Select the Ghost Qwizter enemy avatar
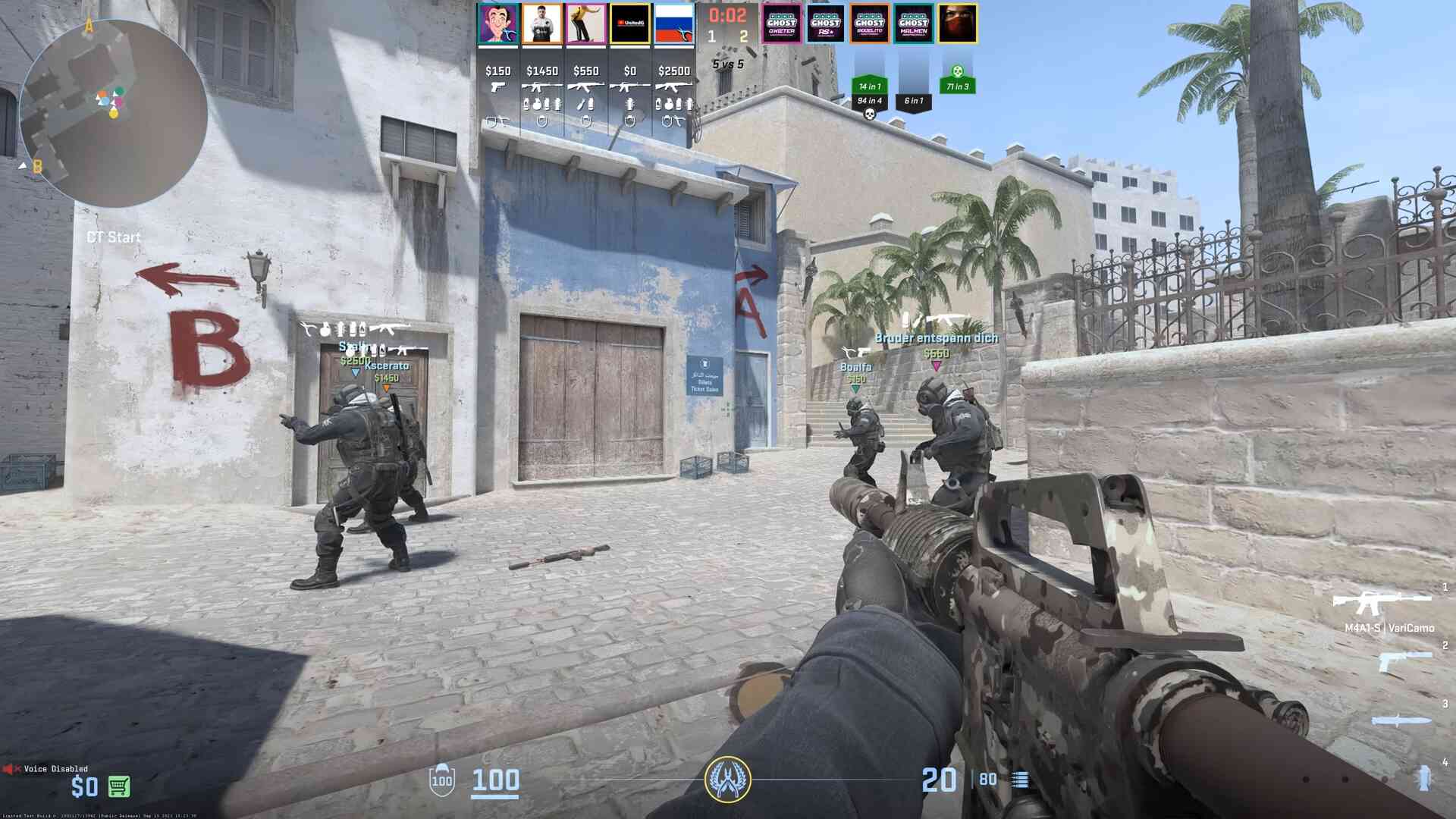Screen dimensions: 1456x819 [781, 24]
